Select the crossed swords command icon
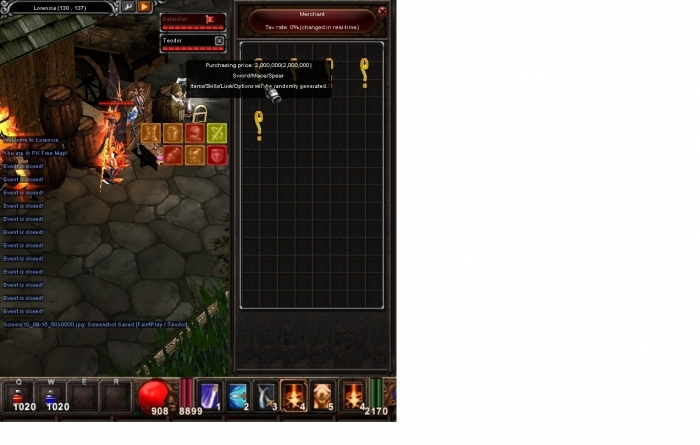Viewport: 700px width, 445px height. 217,133
